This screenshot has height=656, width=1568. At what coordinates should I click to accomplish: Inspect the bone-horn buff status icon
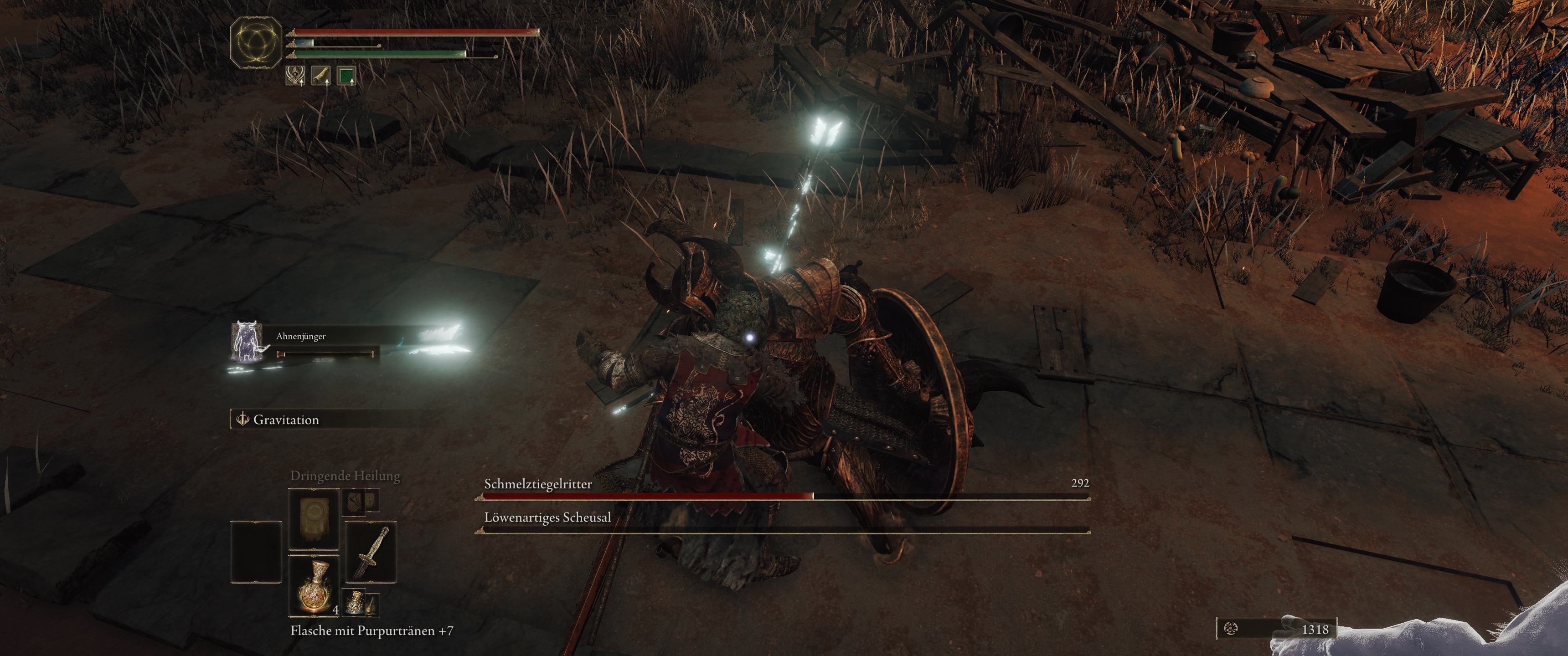(321, 76)
